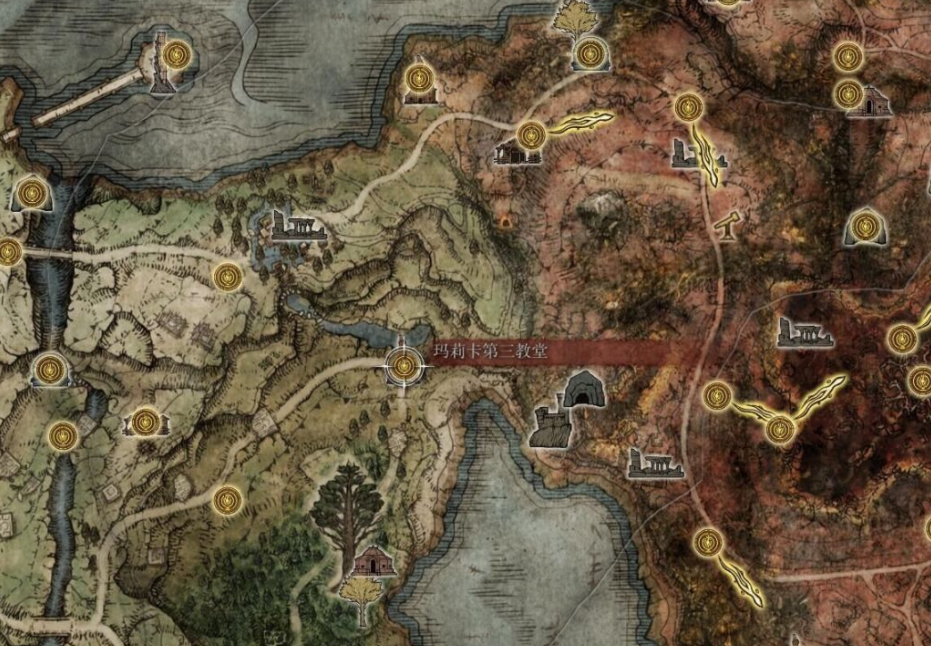The image size is (931, 646).
Task: Select the grace marker above the small church icon
Action: pyautogui.click(x=420, y=75)
